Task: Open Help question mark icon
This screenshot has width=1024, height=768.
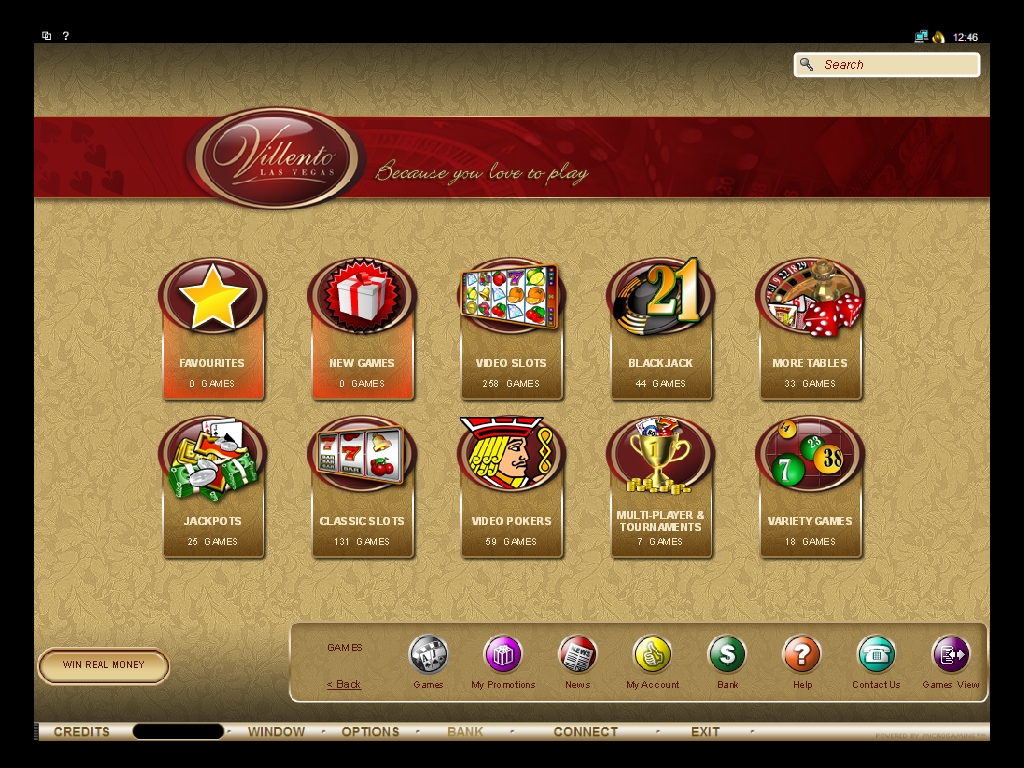Action: tap(802, 656)
